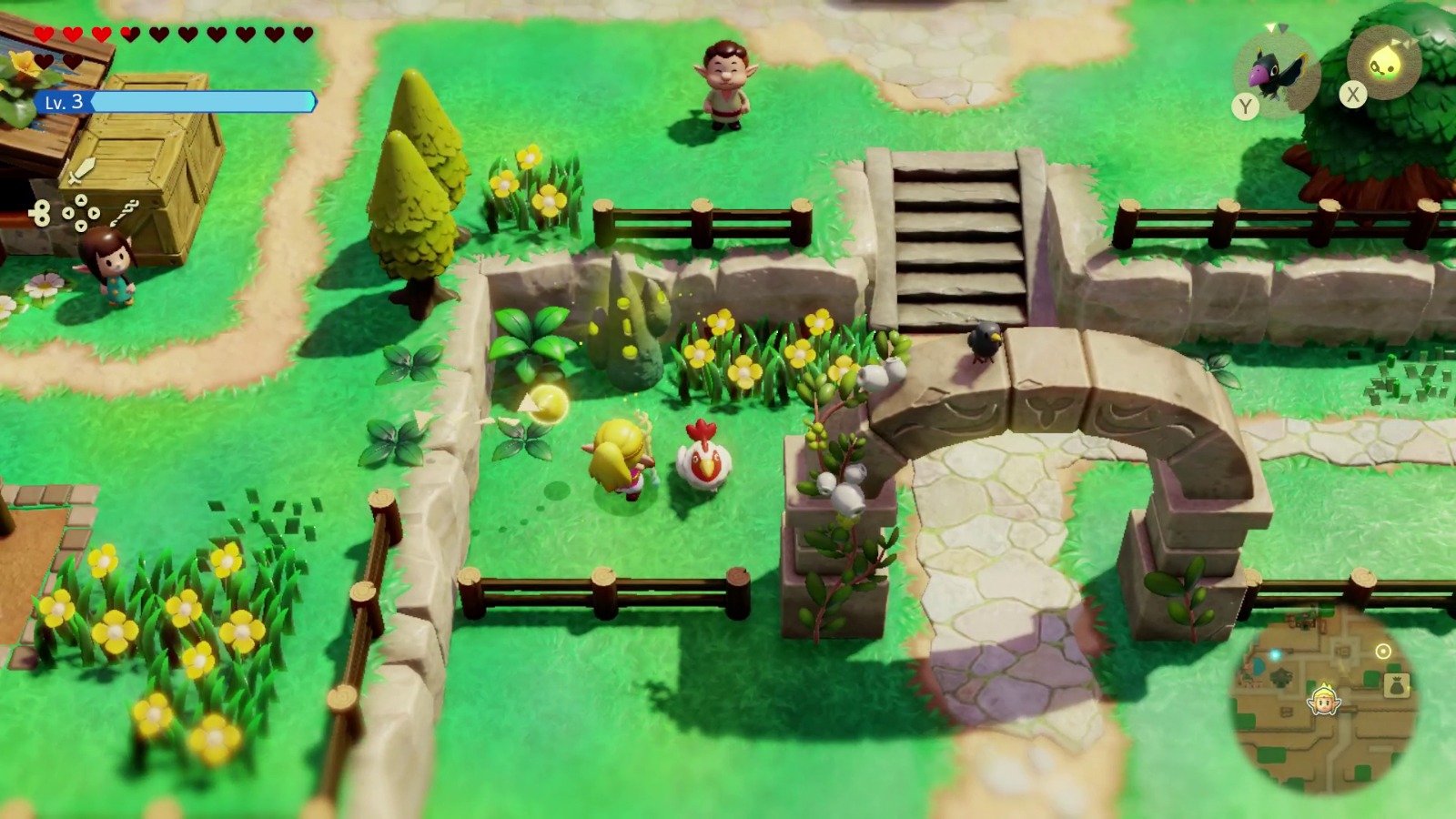Click the blue dot marker on the minimap
This screenshot has height=819, width=1456.
pyautogui.click(x=1276, y=654)
